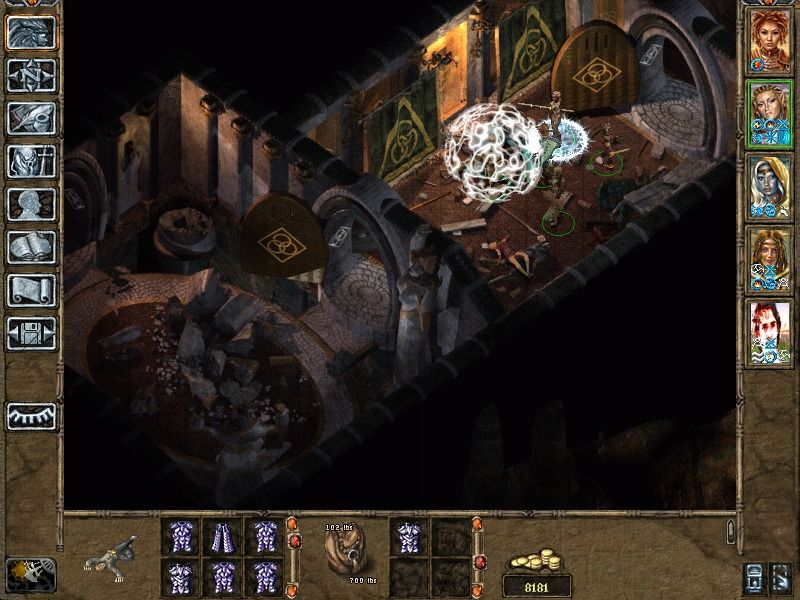Open the mage spellbook

pyautogui.click(x=30, y=247)
